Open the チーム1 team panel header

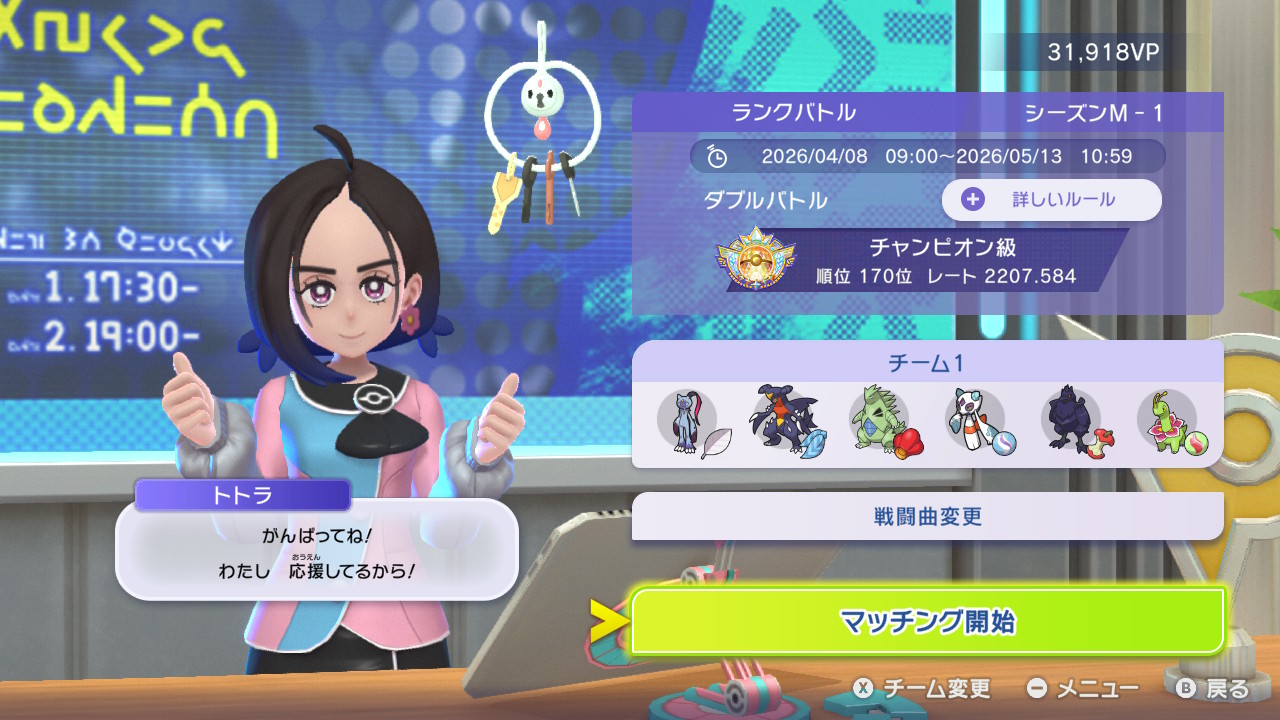(x=927, y=362)
